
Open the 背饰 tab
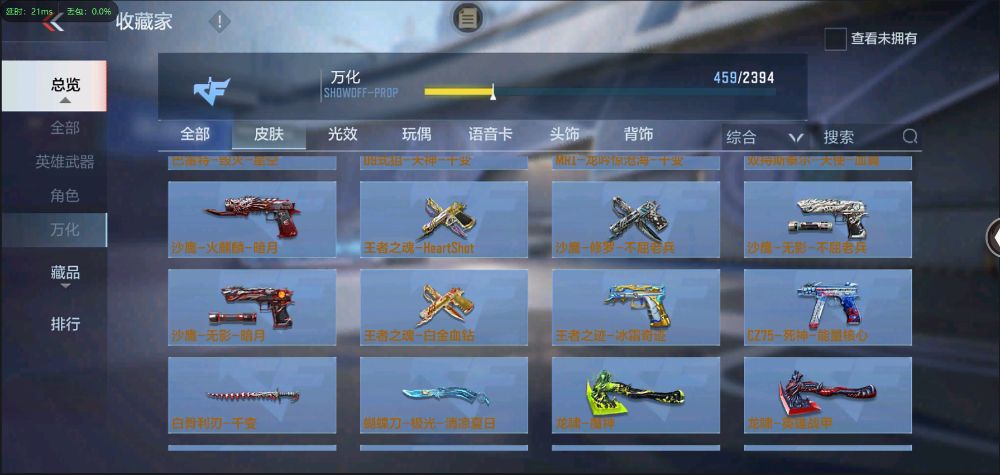pos(638,135)
